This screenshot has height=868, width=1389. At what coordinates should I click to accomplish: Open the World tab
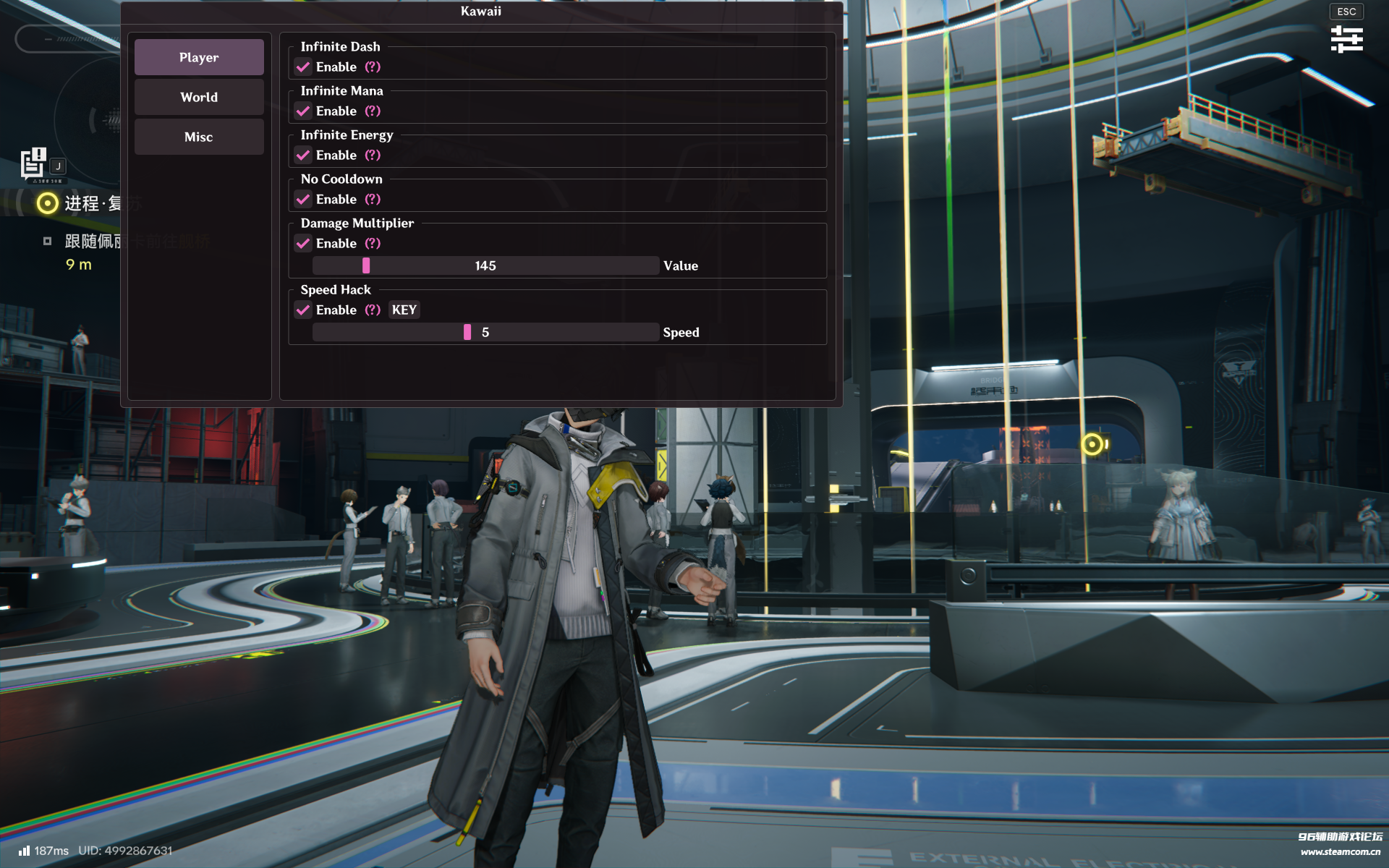(199, 97)
